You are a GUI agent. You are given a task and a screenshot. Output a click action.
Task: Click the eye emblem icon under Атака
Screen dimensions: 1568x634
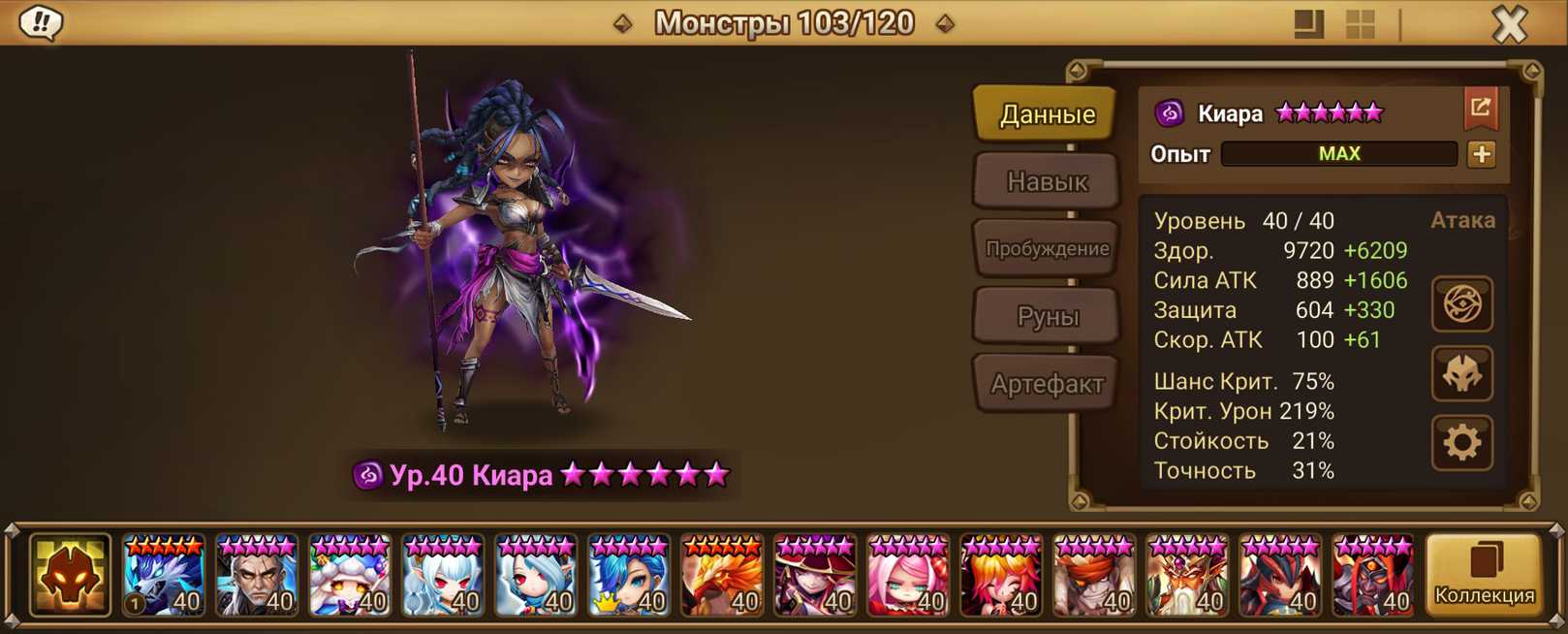1461,304
